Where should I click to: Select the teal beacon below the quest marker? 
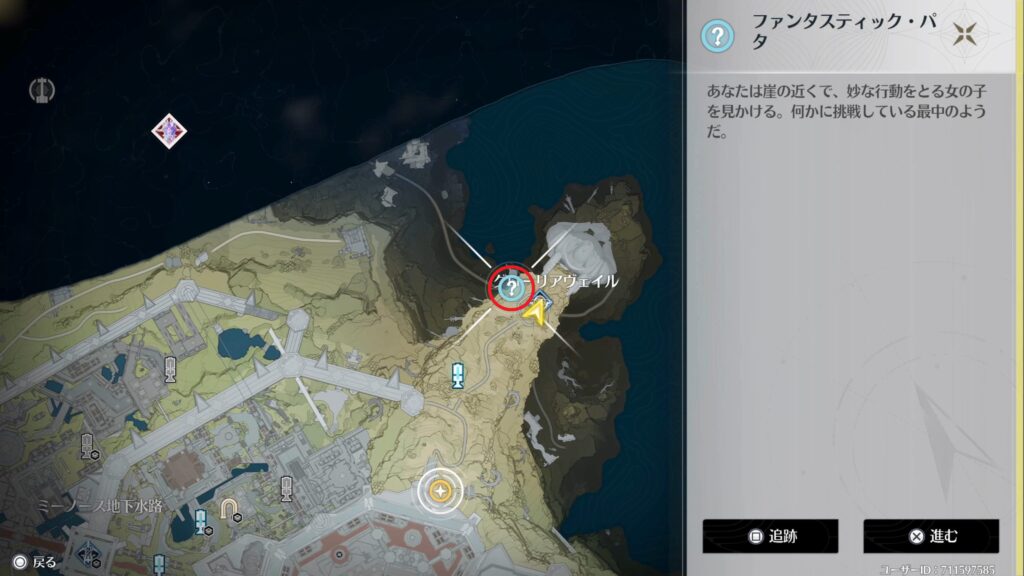[x=458, y=375]
